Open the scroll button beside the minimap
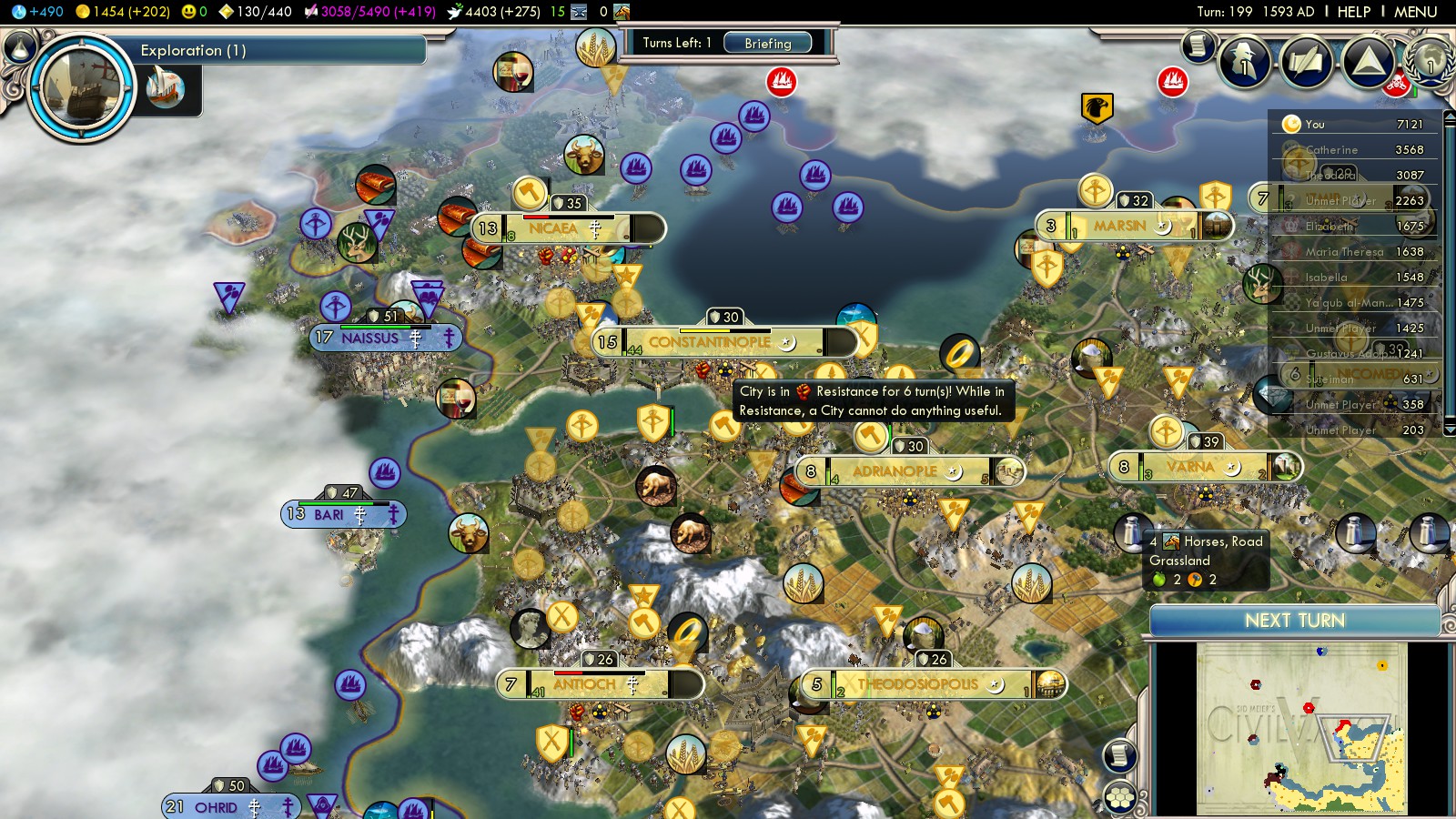This screenshot has width=1456, height=819. [1119, 755]
